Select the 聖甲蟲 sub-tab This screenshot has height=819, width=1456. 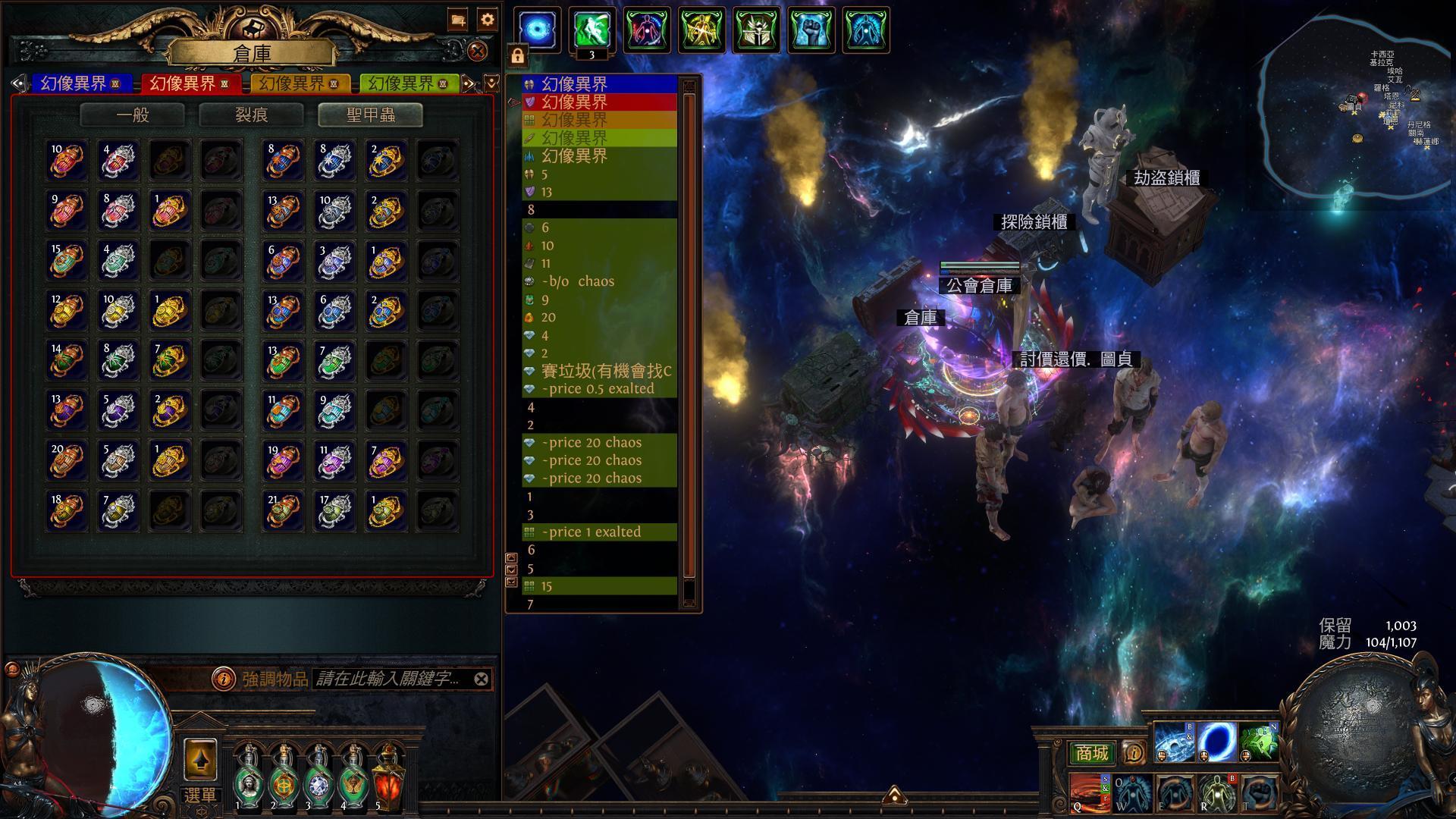click(371, 115)
